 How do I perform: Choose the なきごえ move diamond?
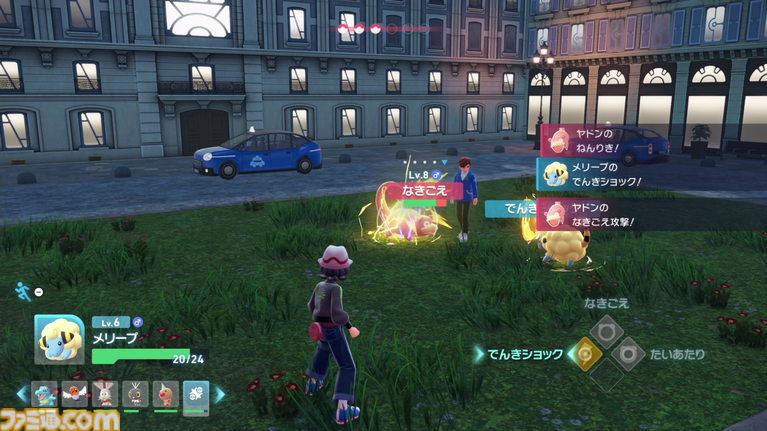(606, 332)
